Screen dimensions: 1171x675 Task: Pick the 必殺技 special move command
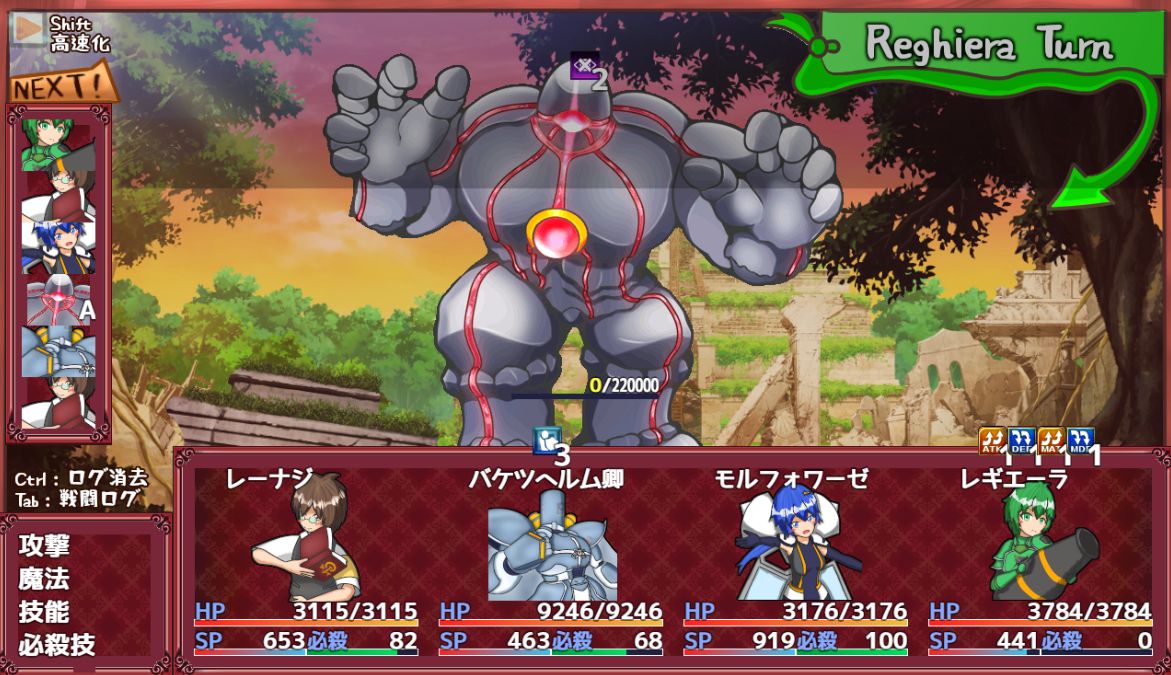[57, 645]
